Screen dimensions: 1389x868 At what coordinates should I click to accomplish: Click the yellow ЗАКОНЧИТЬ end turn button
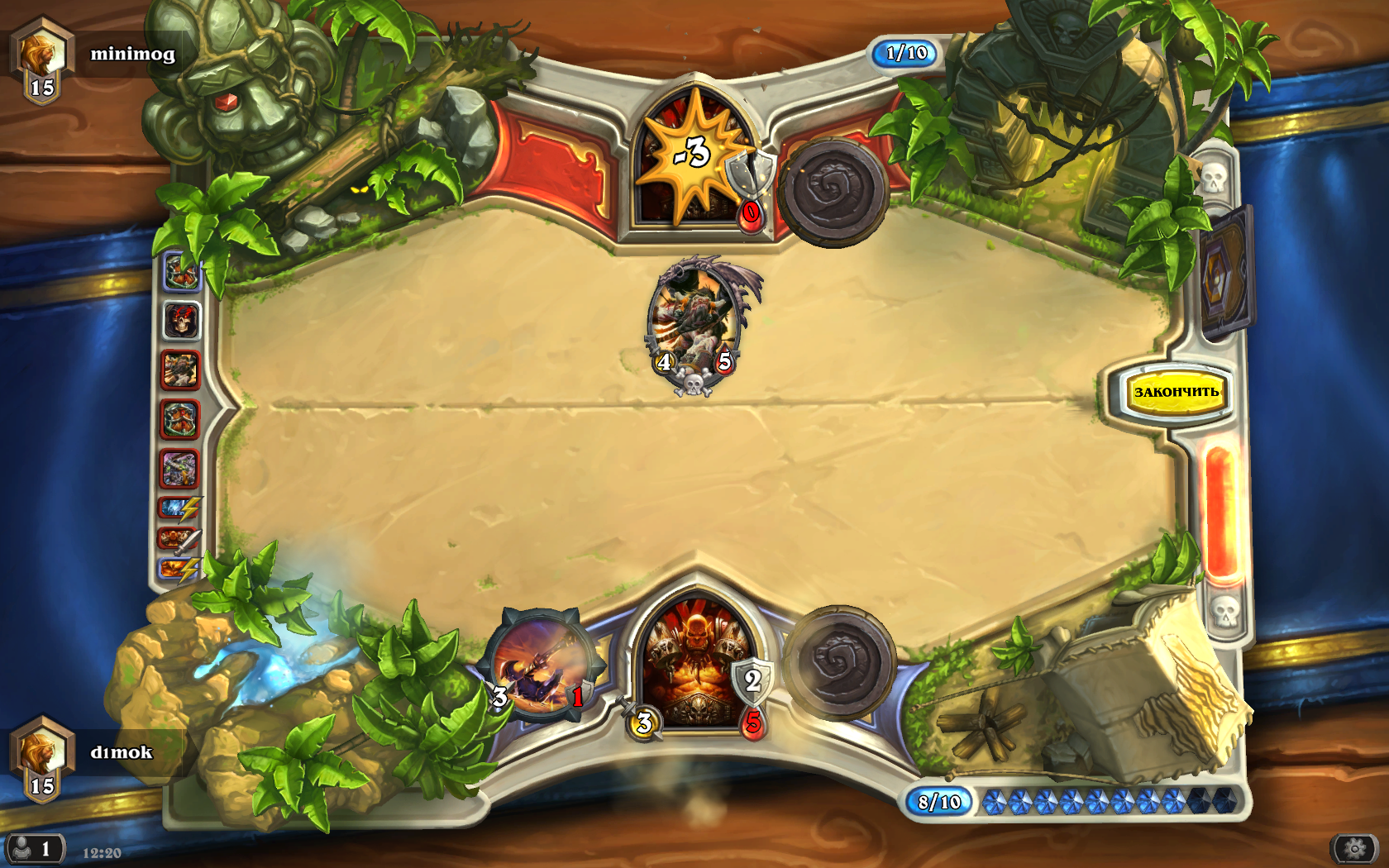coord(1175,392)
